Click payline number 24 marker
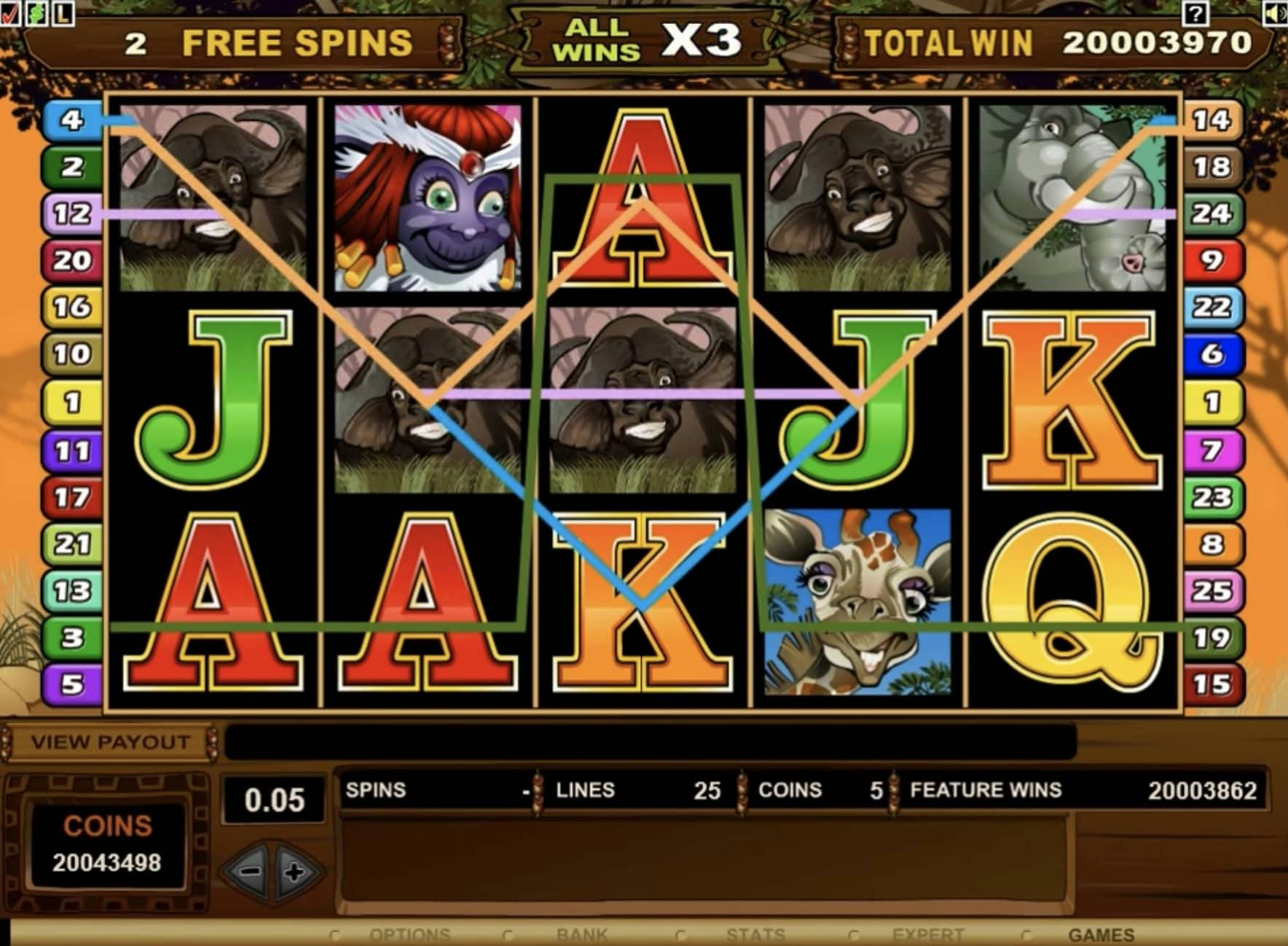 tap(1212, 214)
